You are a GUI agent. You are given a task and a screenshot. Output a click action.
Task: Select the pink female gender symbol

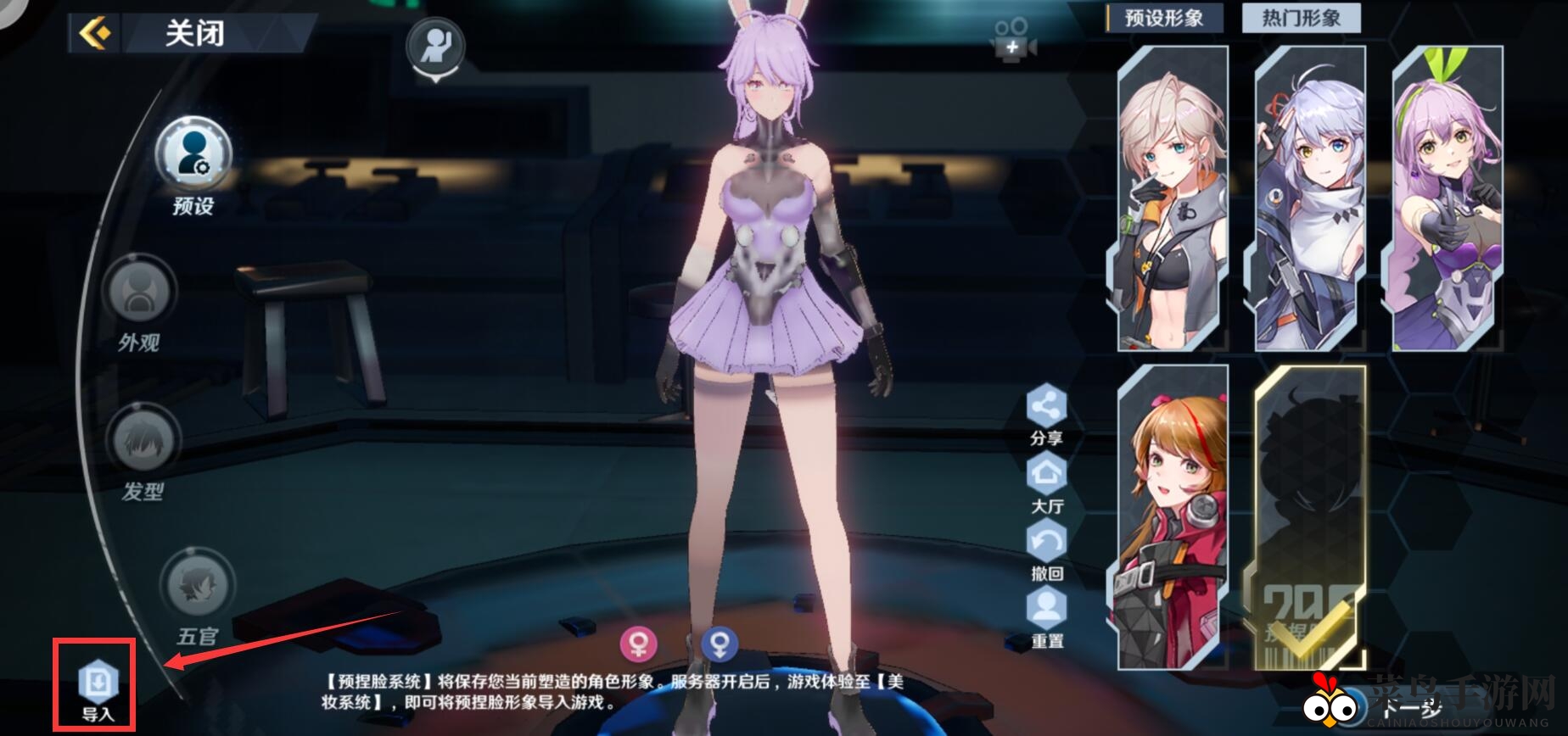tap(639, 646)
